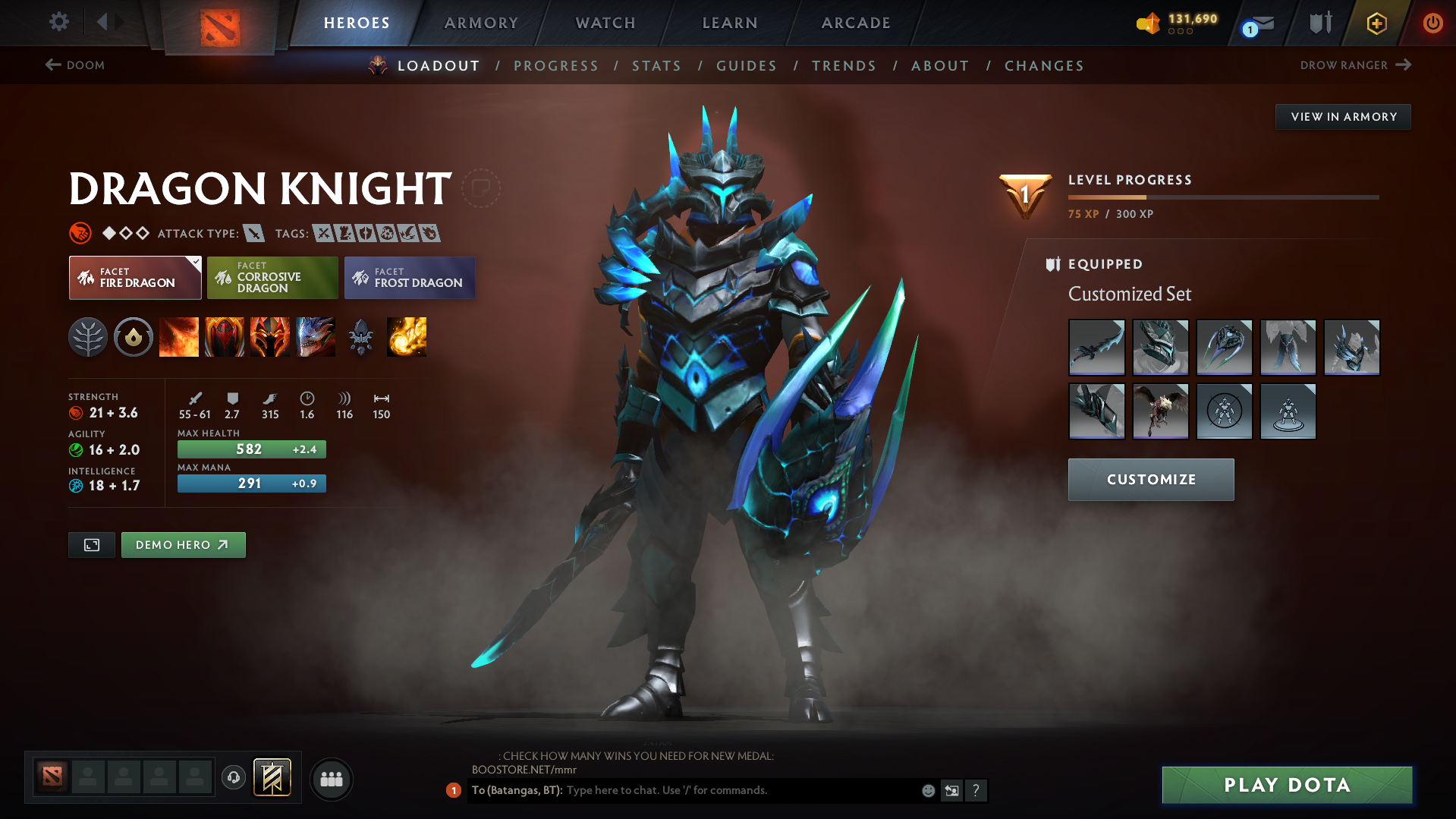Click the Dragon Tail ability icon
Image resolution: width=1456 pixels, height=819 pixels.
pos(225,337)
